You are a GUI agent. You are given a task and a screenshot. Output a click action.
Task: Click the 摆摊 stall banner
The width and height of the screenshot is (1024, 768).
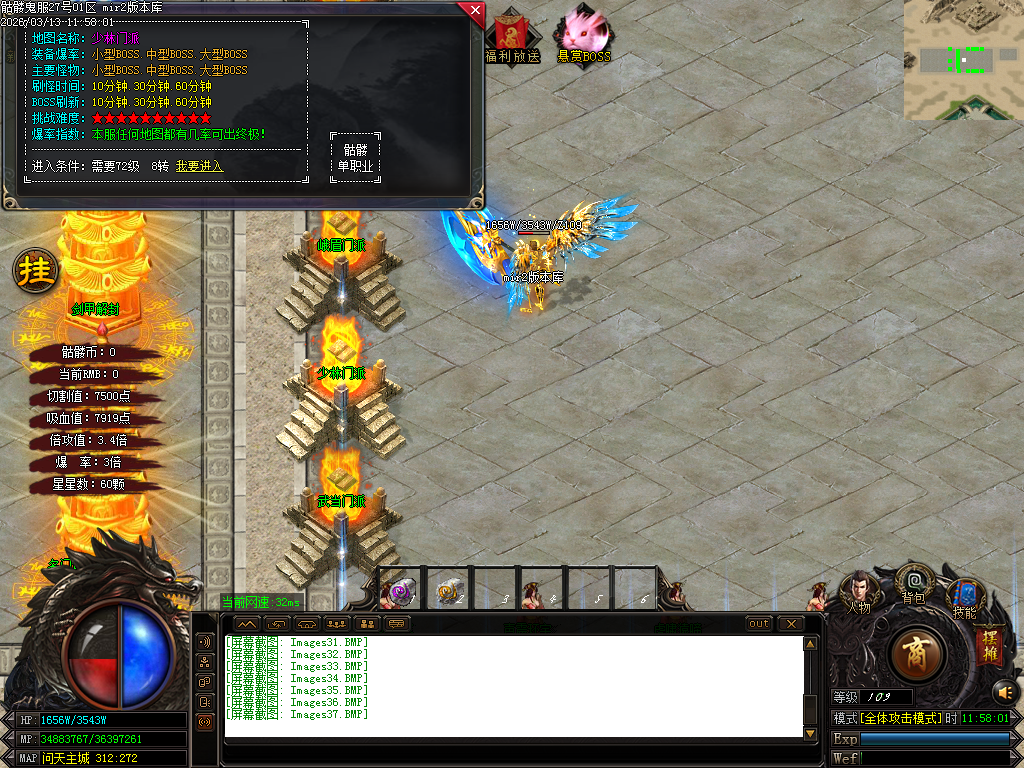point(989,643)
